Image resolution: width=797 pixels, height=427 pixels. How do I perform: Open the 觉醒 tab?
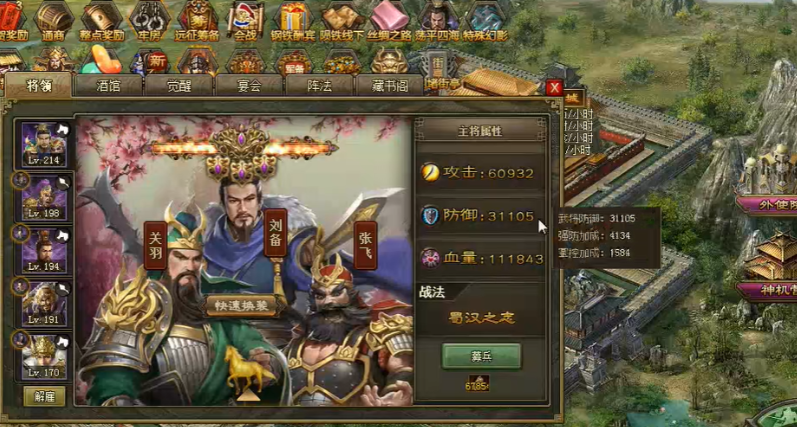(x=179, y=86)
